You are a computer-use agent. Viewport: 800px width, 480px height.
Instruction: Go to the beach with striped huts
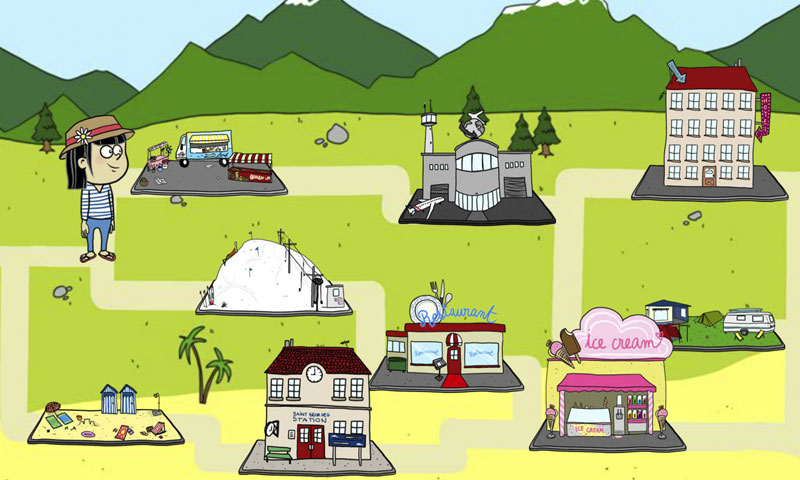(x=106, y=417)
